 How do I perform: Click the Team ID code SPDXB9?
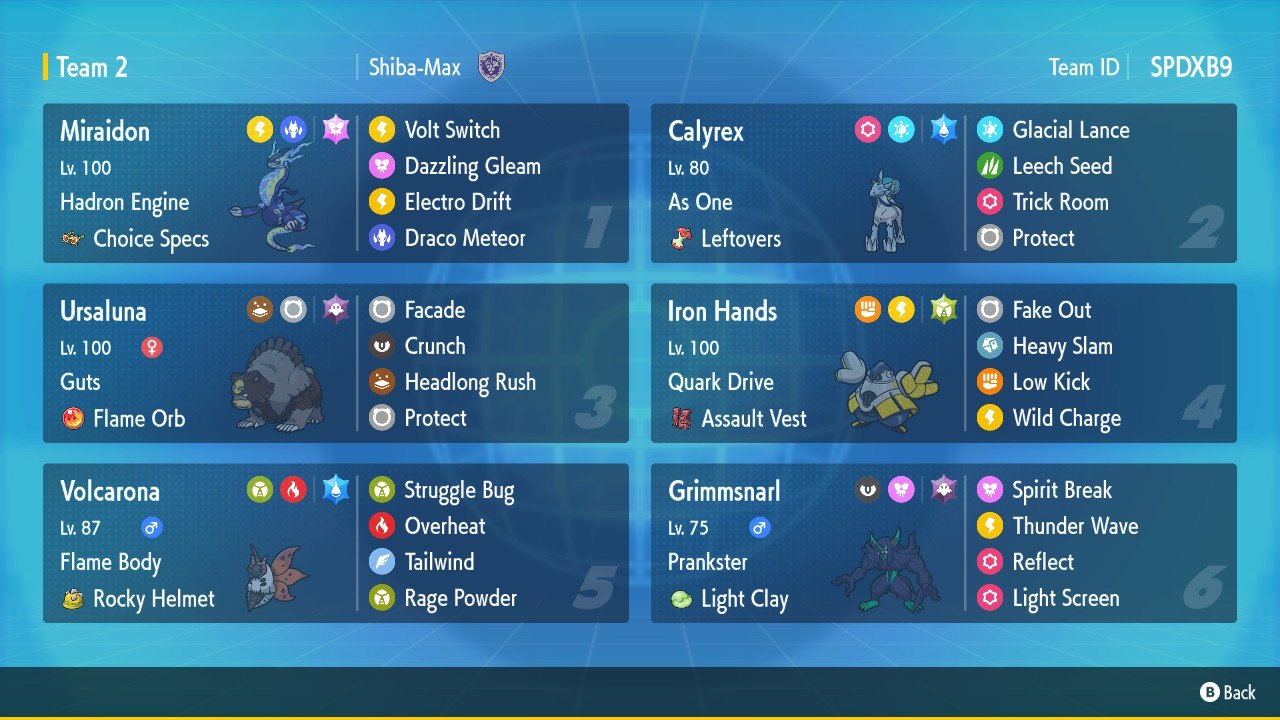[x=1191, y=67]
